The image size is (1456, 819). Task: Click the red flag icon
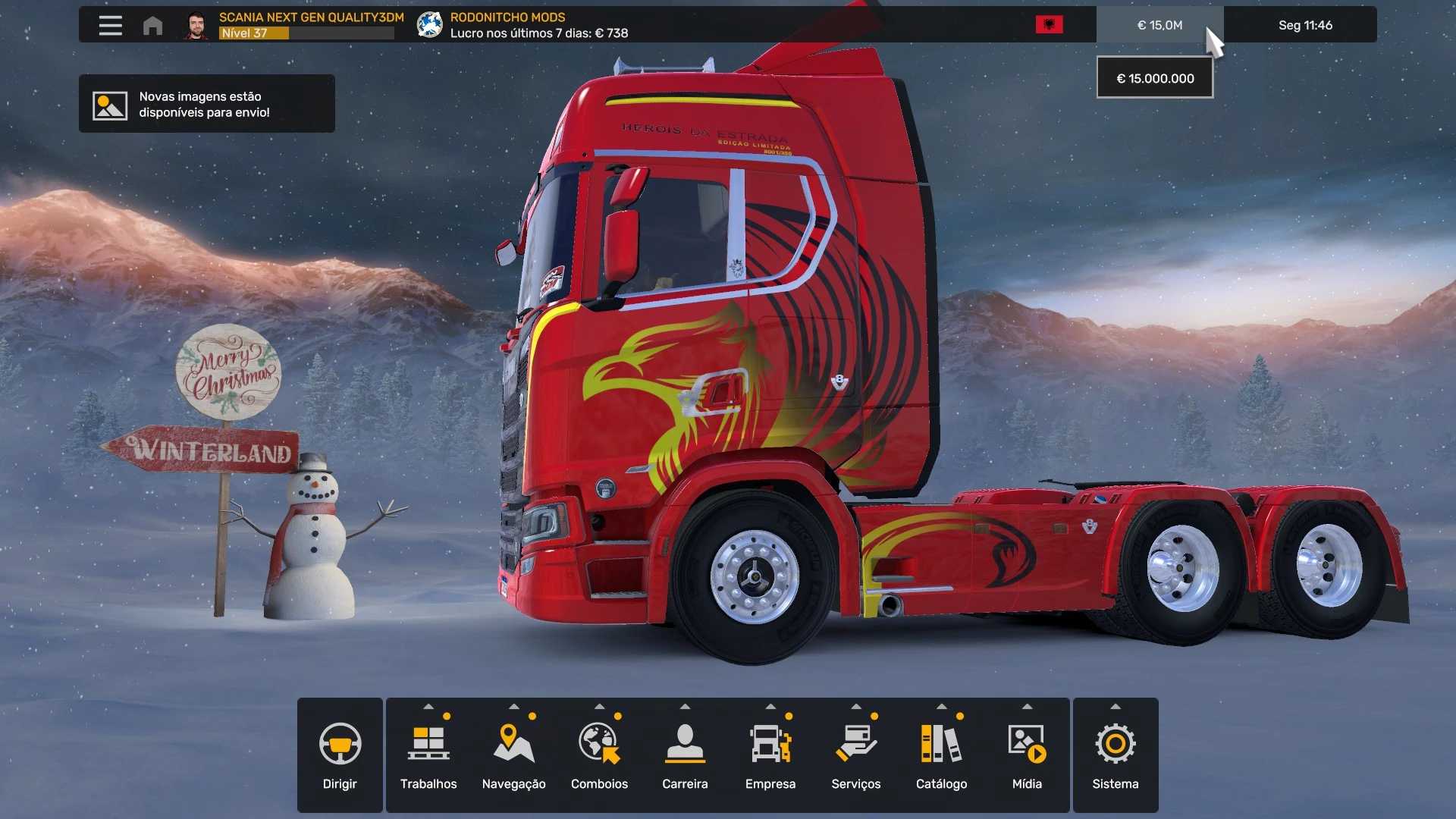tap(1049, 25)
